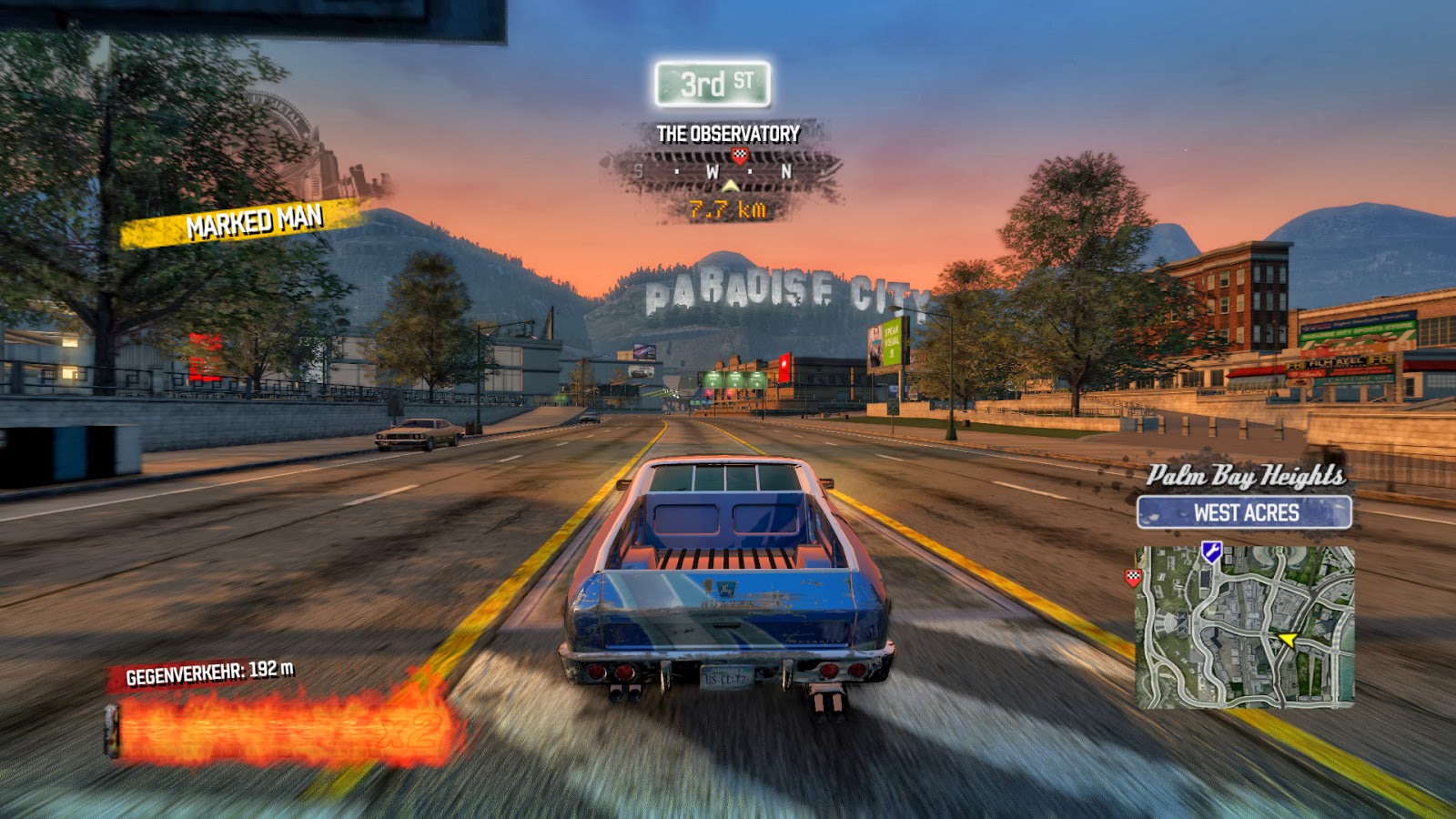Select the WEST ACRES area nameplate
The height and width of the screenshot is (819, 1456).
[1247, 511]
